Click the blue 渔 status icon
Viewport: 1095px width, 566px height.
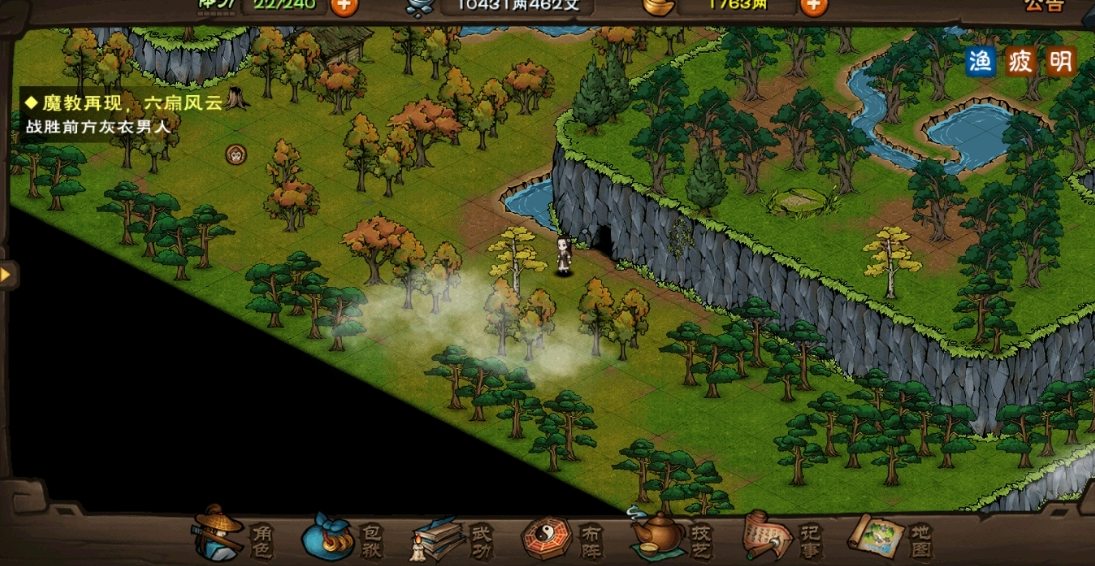[980, 62]
